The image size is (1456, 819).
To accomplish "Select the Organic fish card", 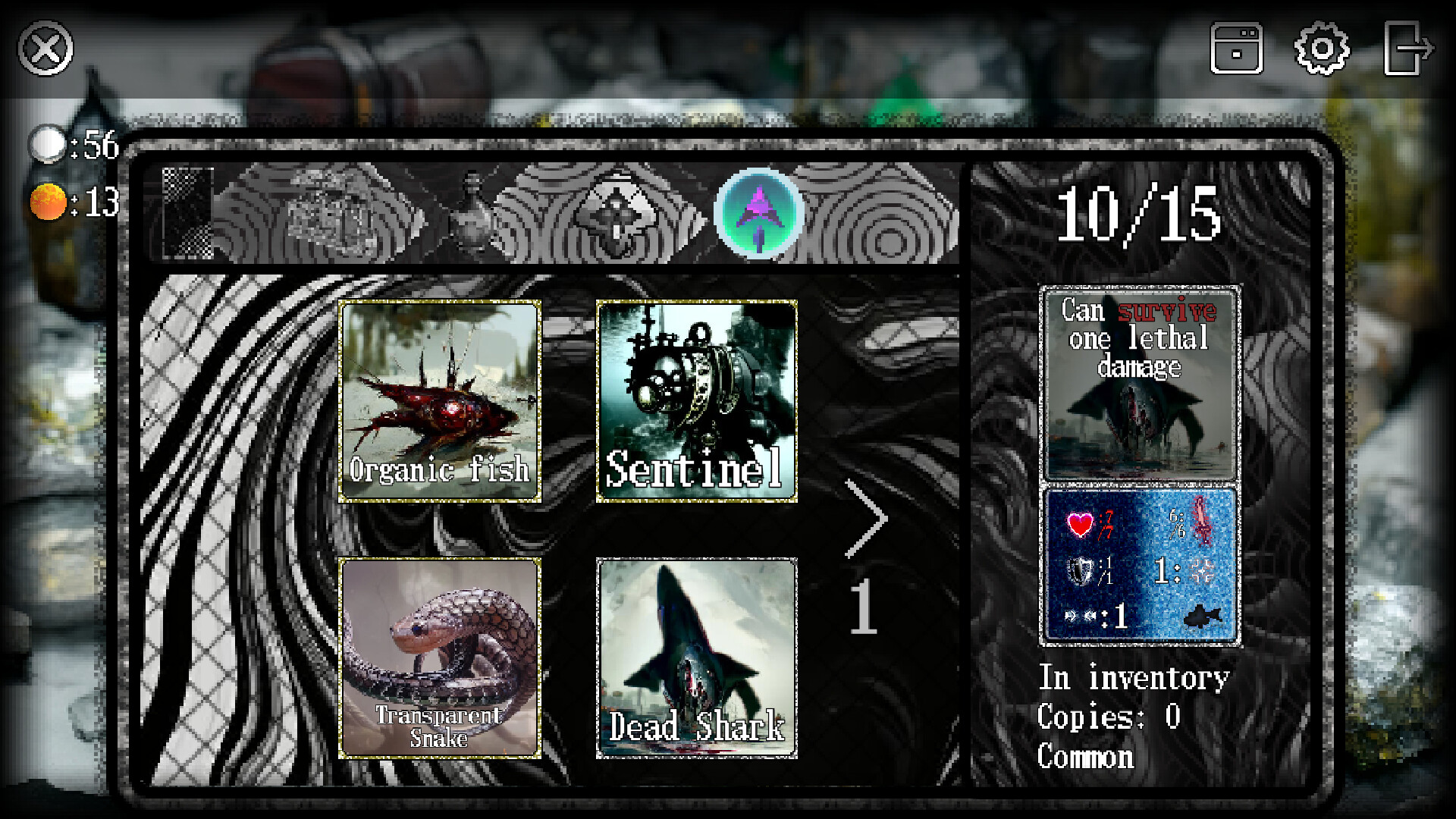I will coord(438,403).
